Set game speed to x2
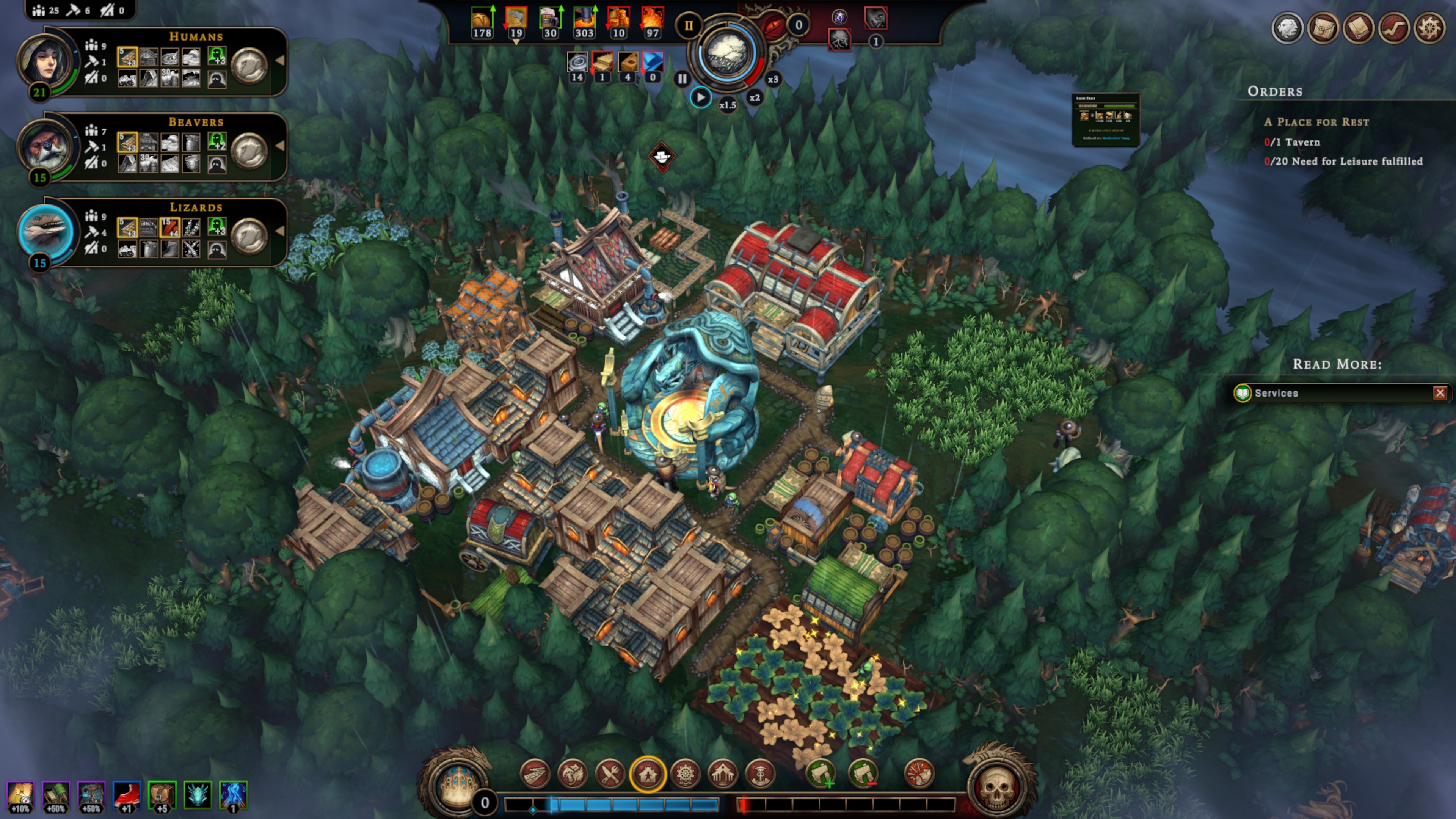The image size is (1456, 819). pyautogui.click(x=755, y=98)
